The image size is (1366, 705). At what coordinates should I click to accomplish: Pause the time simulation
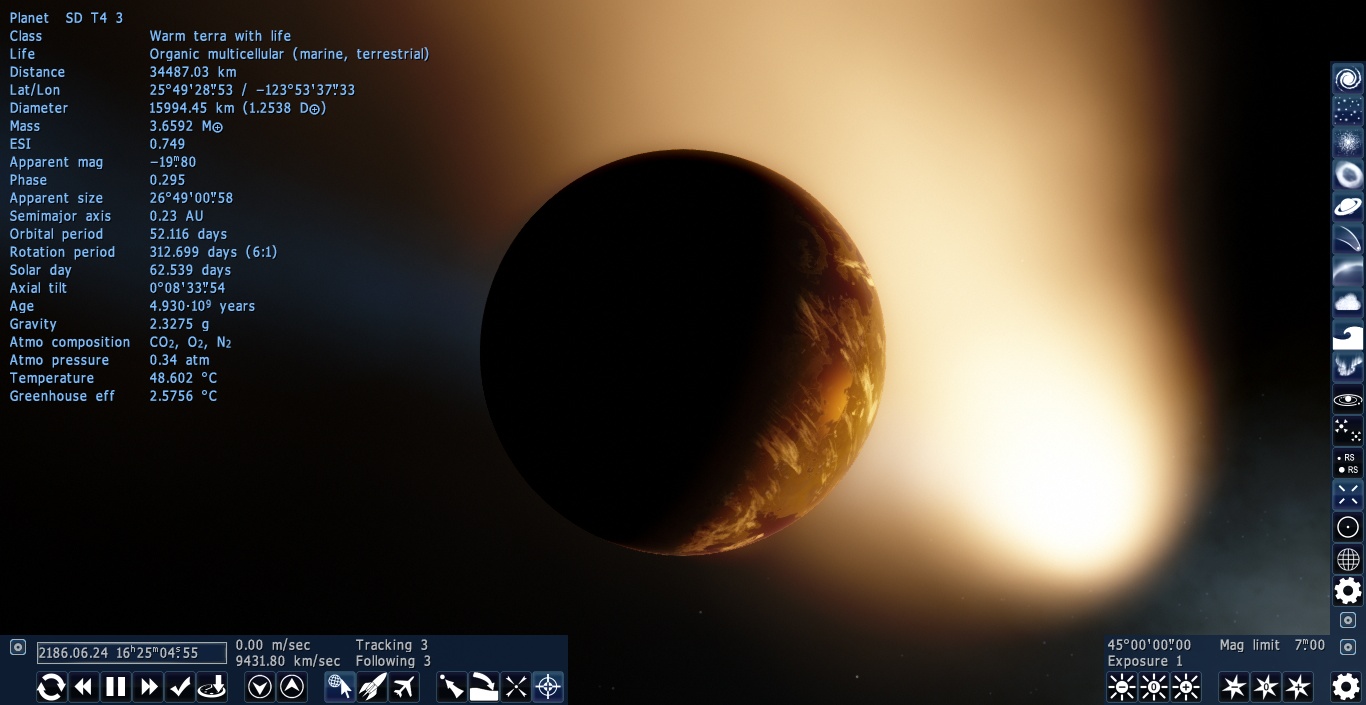116,687
